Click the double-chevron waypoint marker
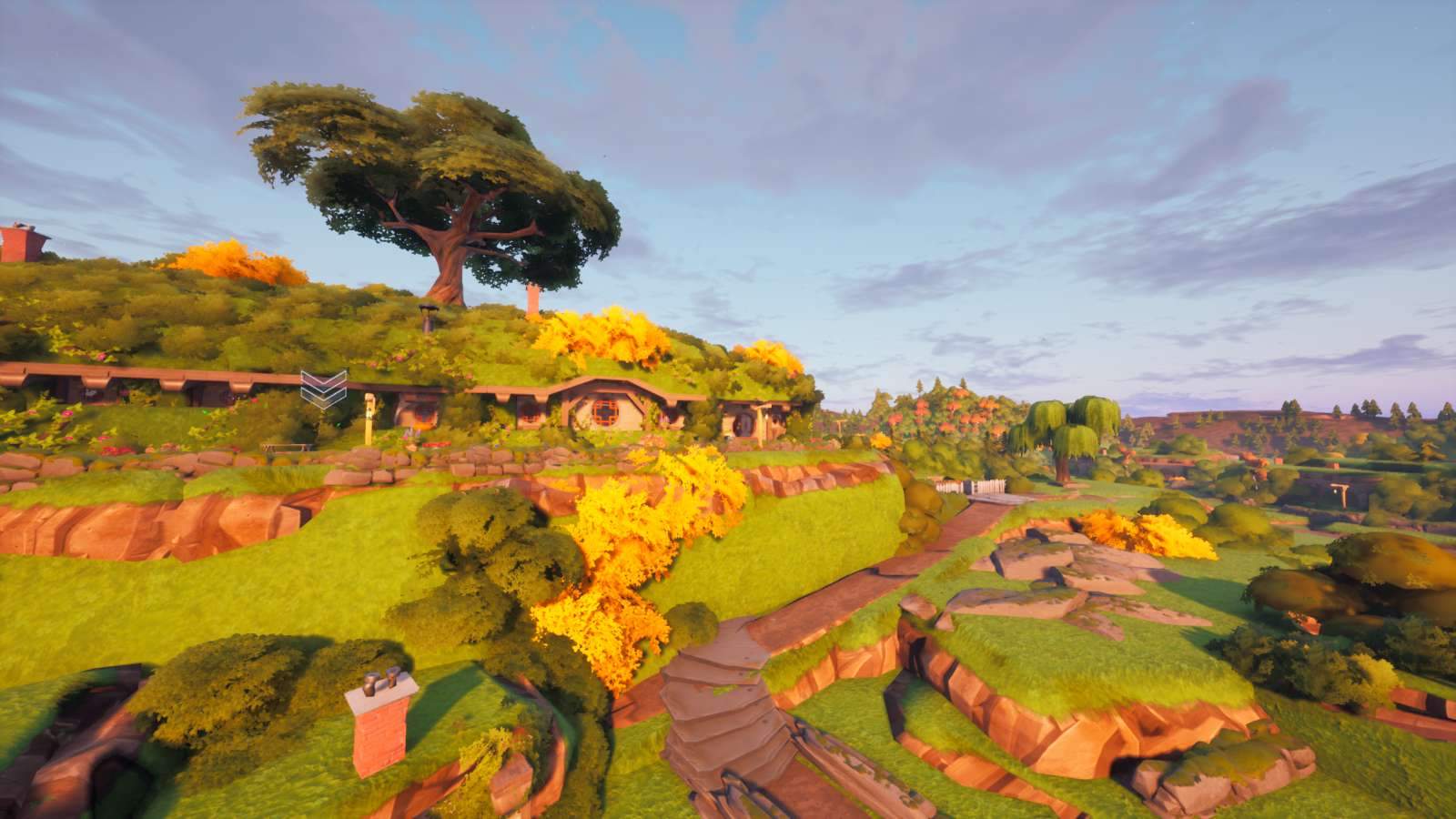 323,387
